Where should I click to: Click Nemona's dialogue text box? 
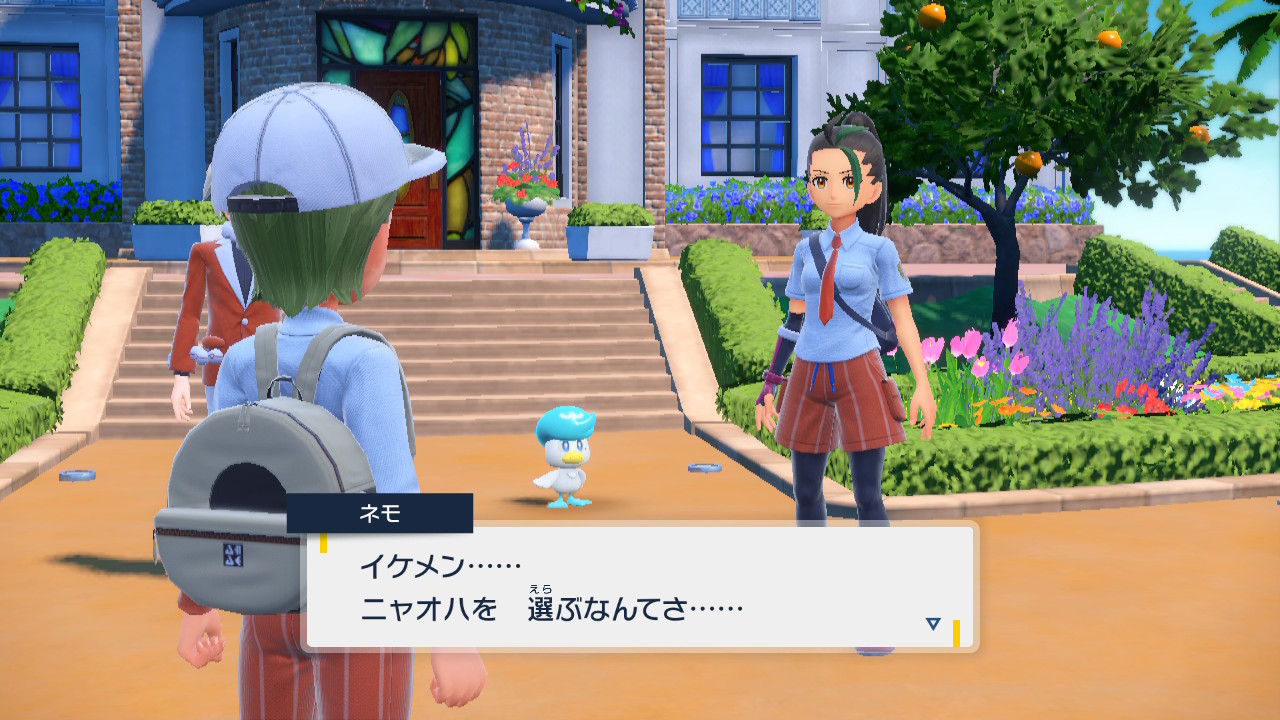(x=640, y=587)
